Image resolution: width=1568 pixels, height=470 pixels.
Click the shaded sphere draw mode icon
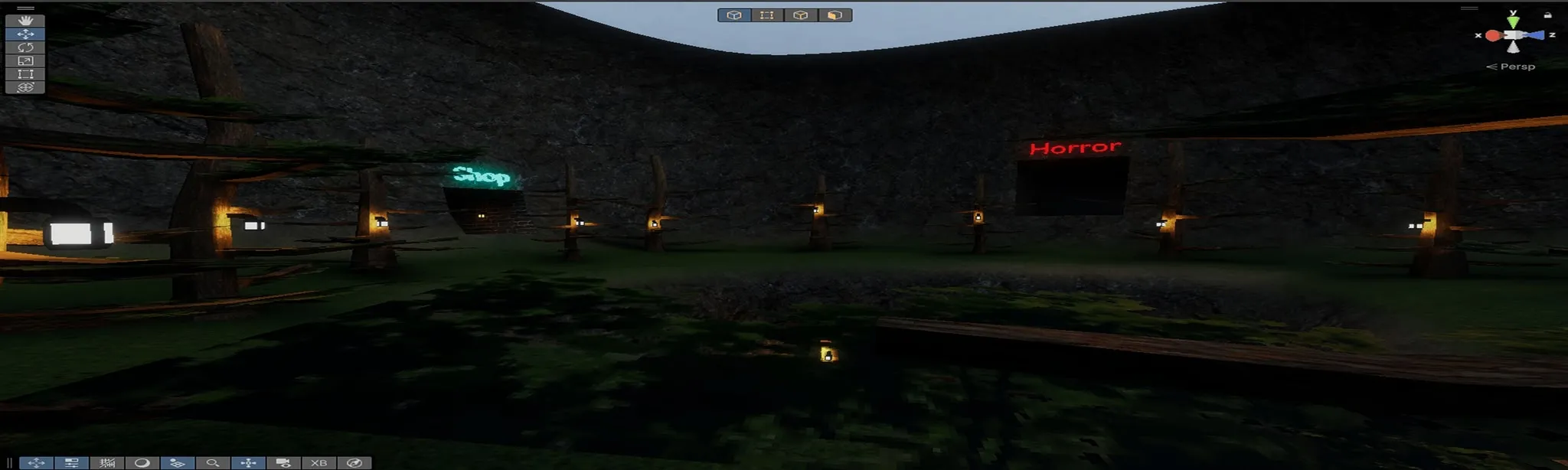tap(142, 463)
